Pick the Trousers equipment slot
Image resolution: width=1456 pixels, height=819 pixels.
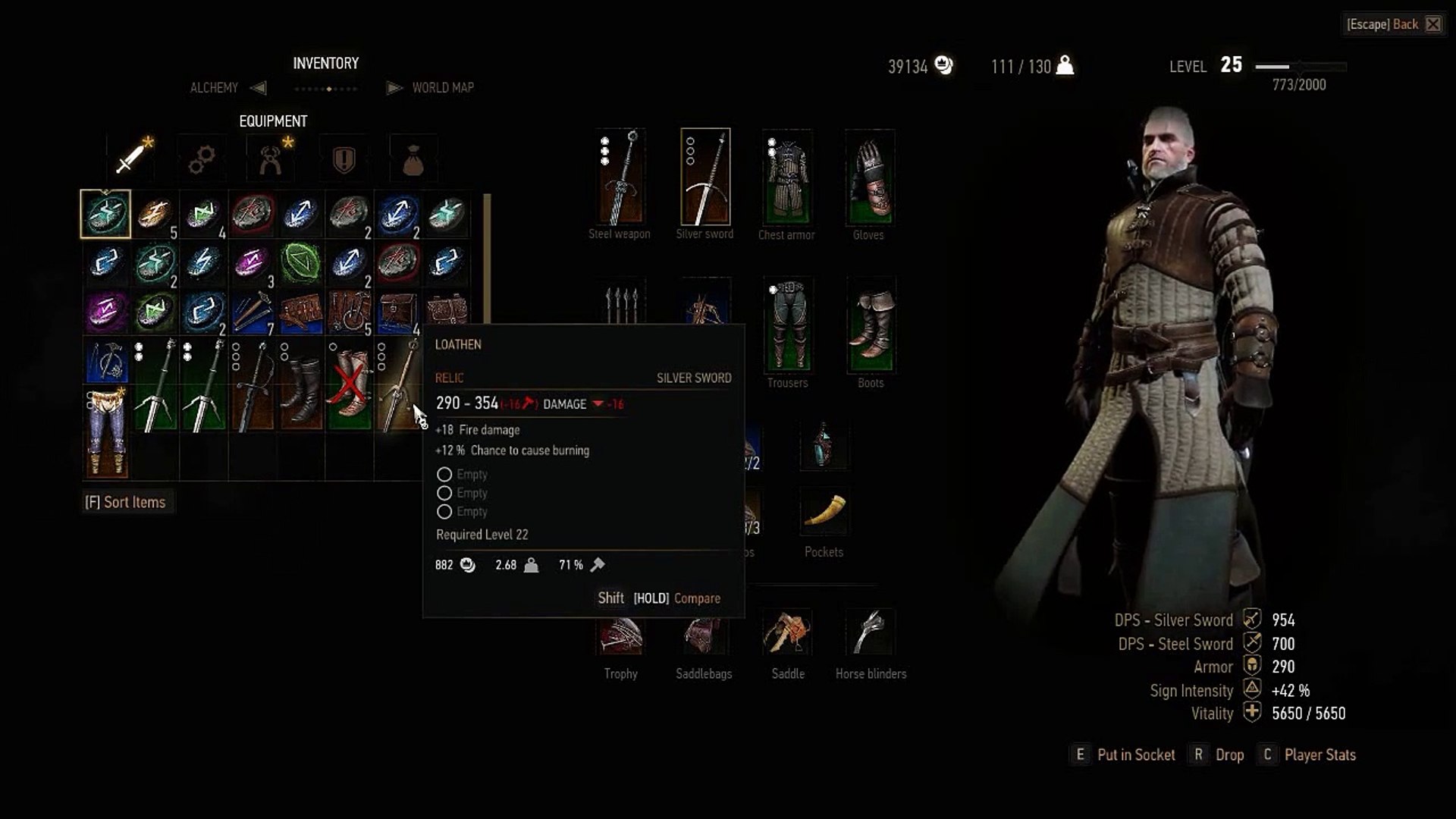[x=788, y=326]
